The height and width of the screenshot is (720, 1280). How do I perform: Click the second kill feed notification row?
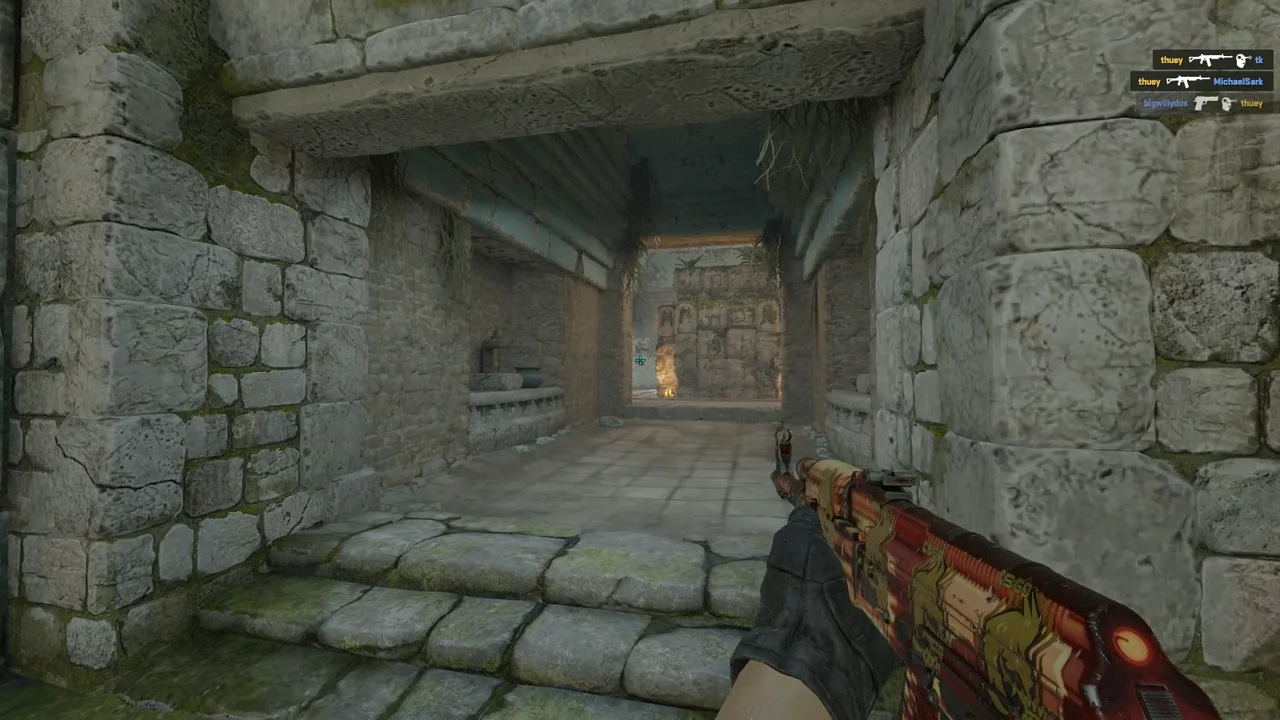click(x=1198, y=81)
